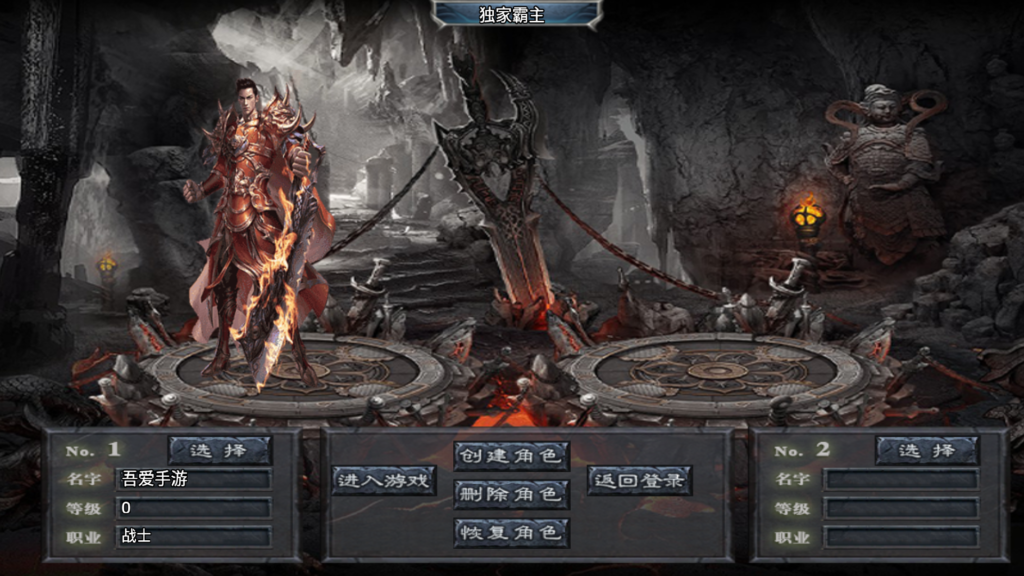This screenshot has width=1024, height=576.
Task: Click the 吾爱手游 character name field
Action: click(x=194, y=479)
